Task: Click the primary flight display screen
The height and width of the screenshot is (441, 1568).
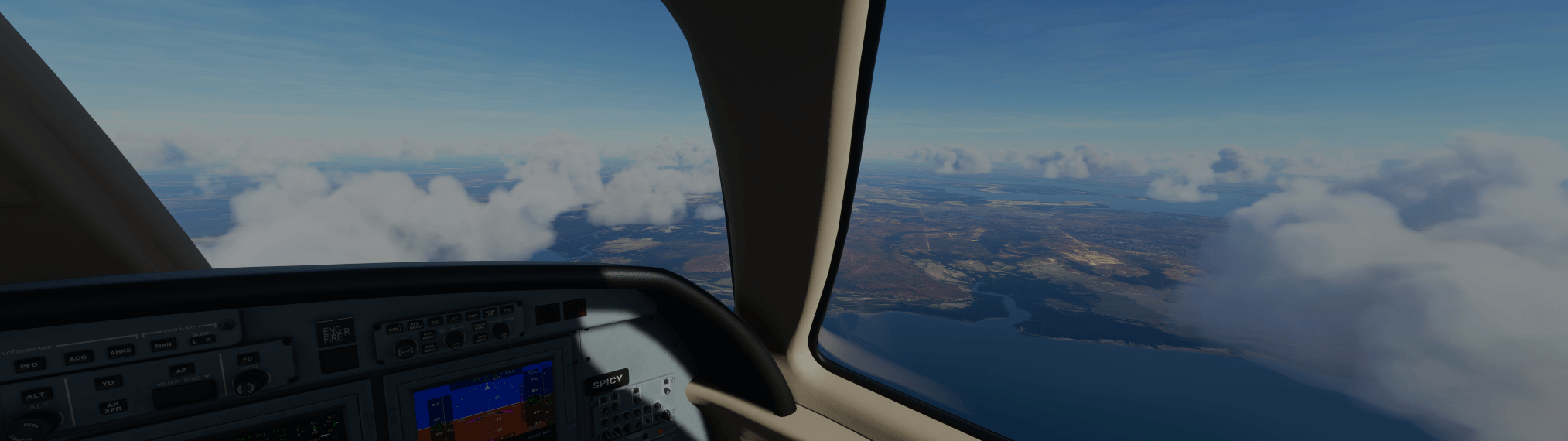Action: [483, 405]
